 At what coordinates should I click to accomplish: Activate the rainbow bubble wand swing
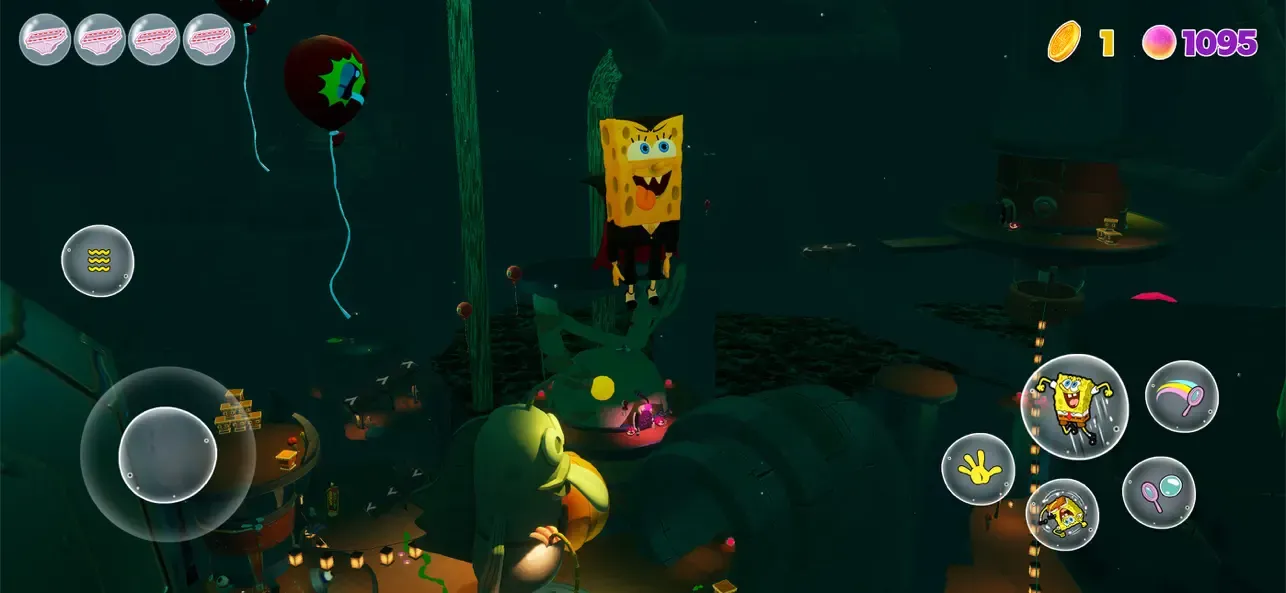[1181, 396]
